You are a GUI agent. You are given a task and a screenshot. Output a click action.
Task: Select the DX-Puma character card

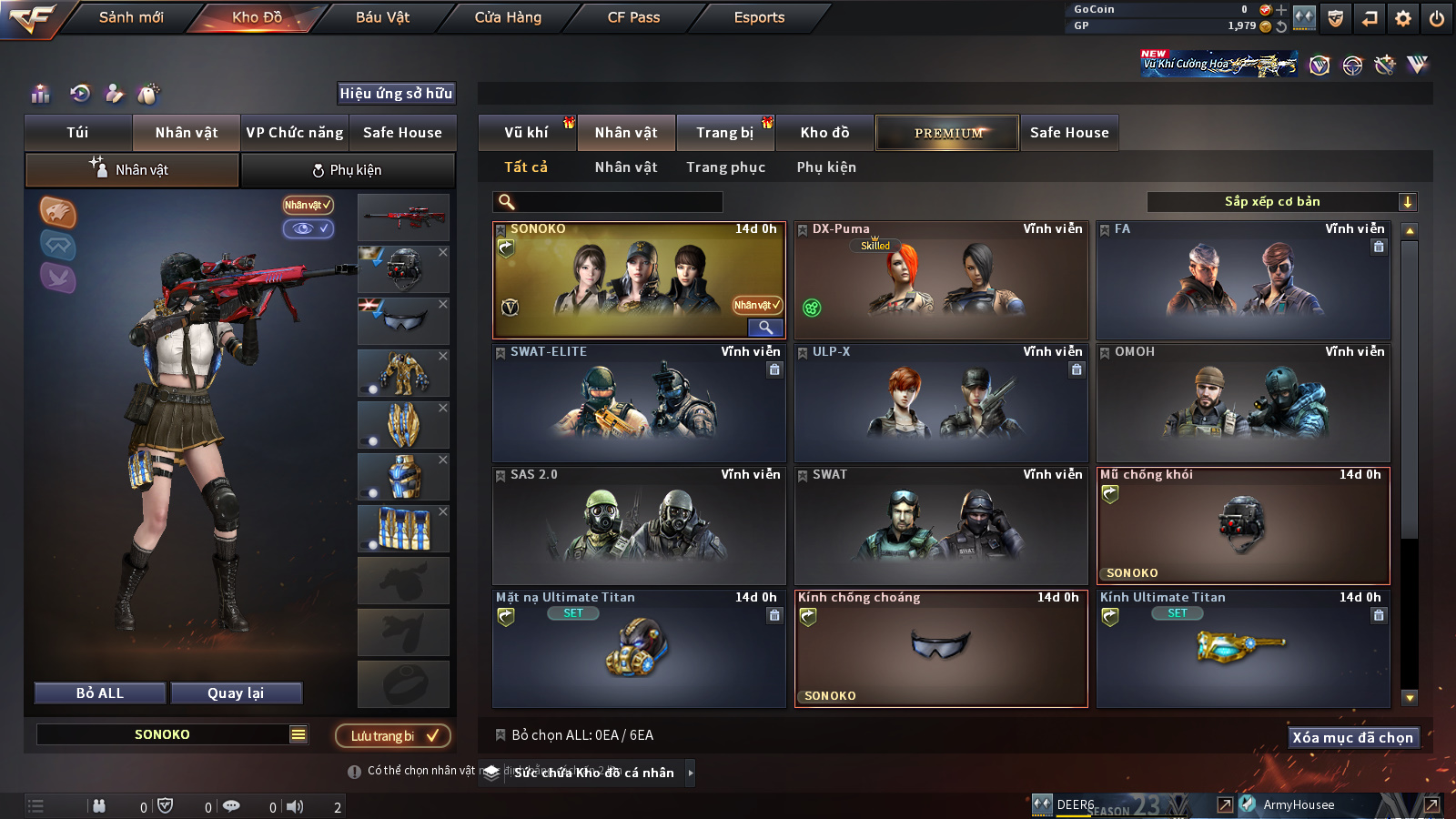click(x=941, y=280)
